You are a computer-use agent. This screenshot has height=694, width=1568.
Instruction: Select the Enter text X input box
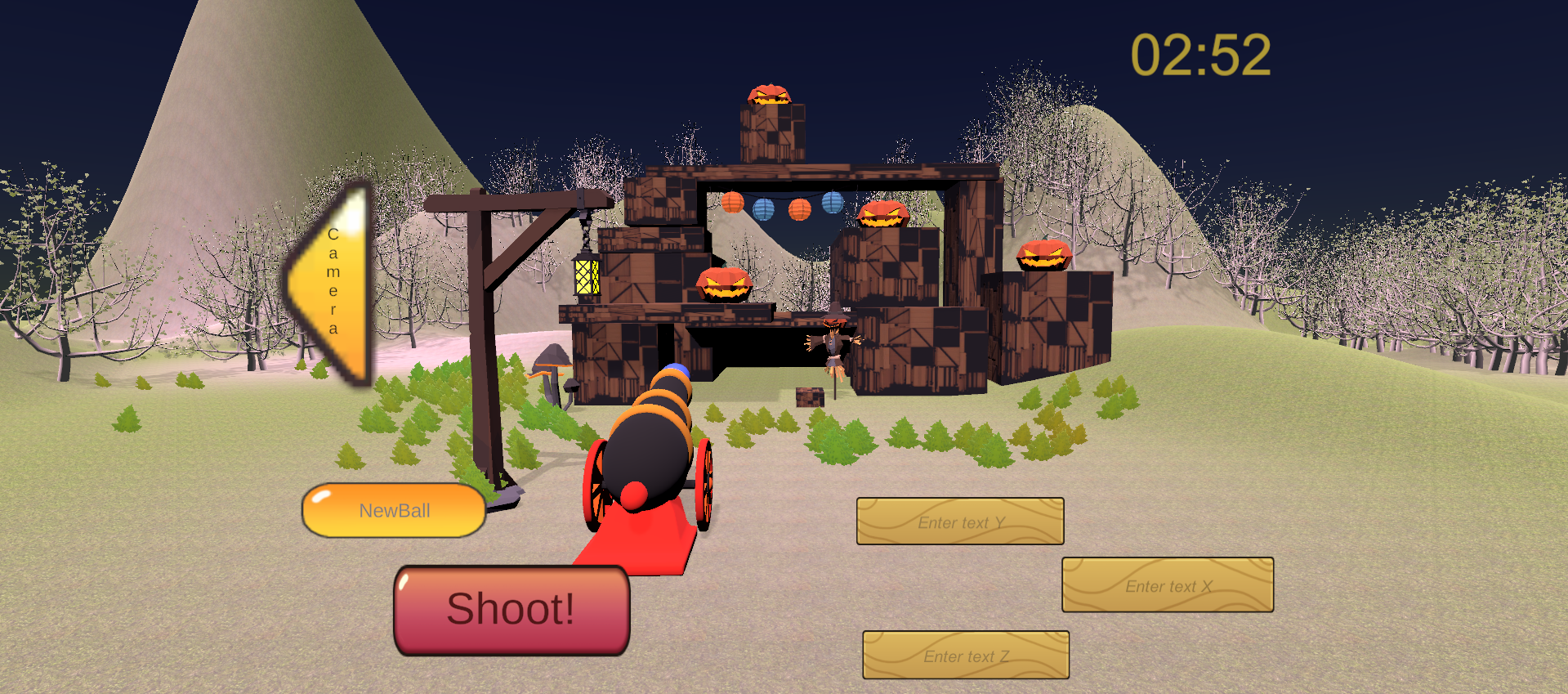1168,585
